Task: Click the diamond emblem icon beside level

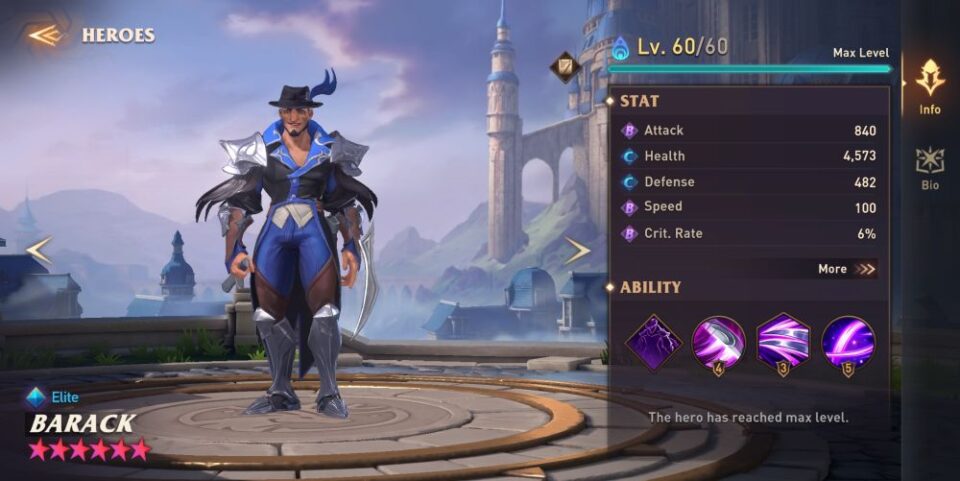Action: 565,67
